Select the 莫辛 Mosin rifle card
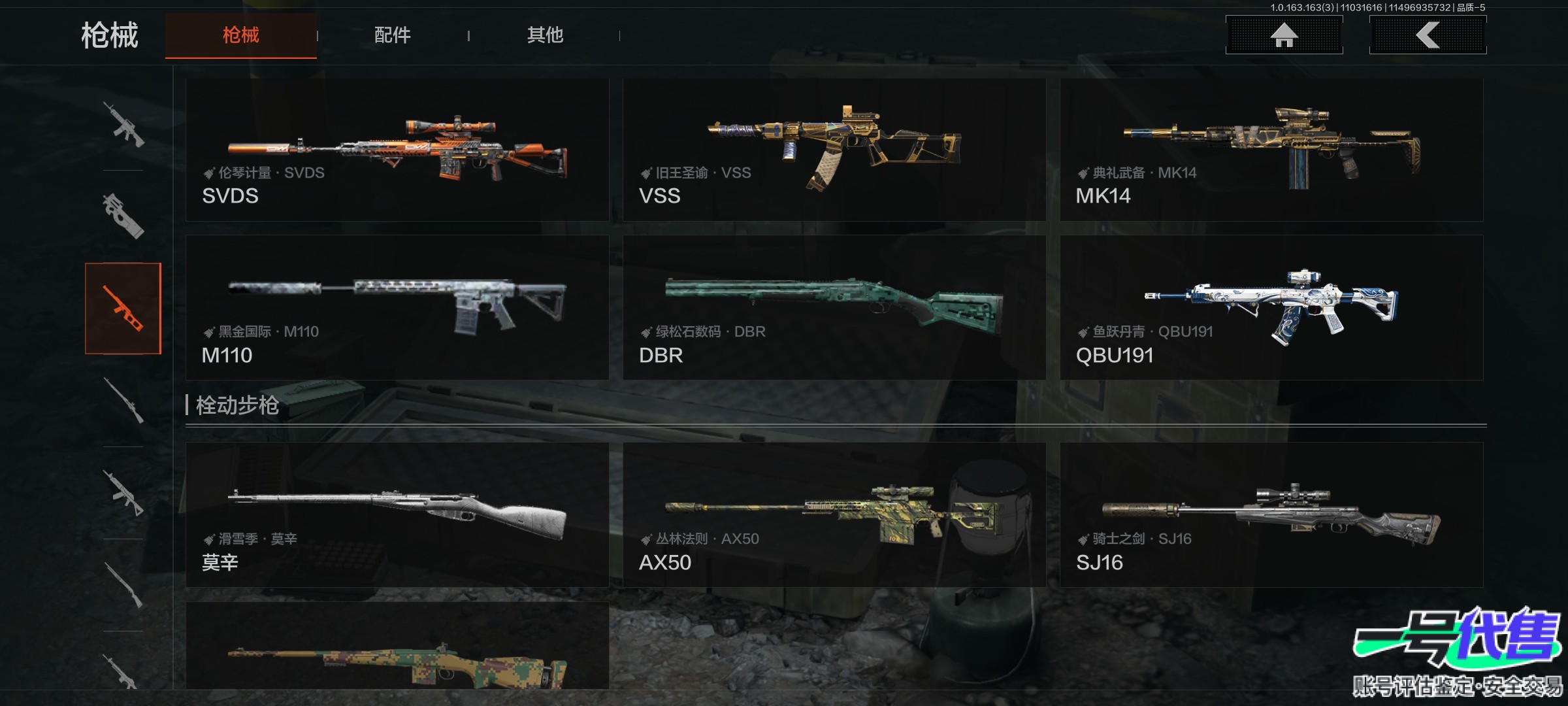The image size is (1568, 706). pos(397,515)
